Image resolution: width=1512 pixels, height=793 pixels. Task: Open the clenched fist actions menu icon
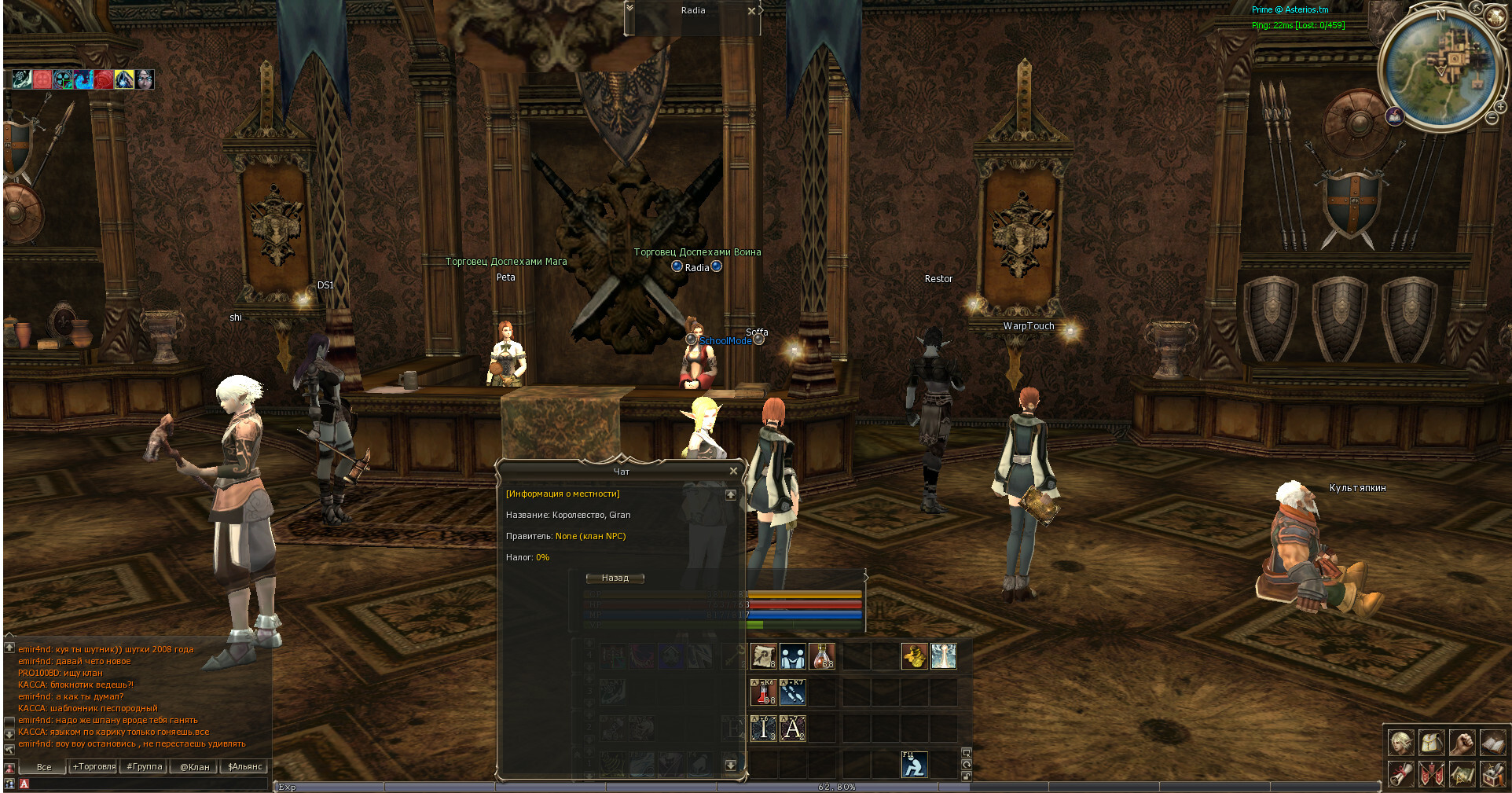click(x=1462, y=742)
